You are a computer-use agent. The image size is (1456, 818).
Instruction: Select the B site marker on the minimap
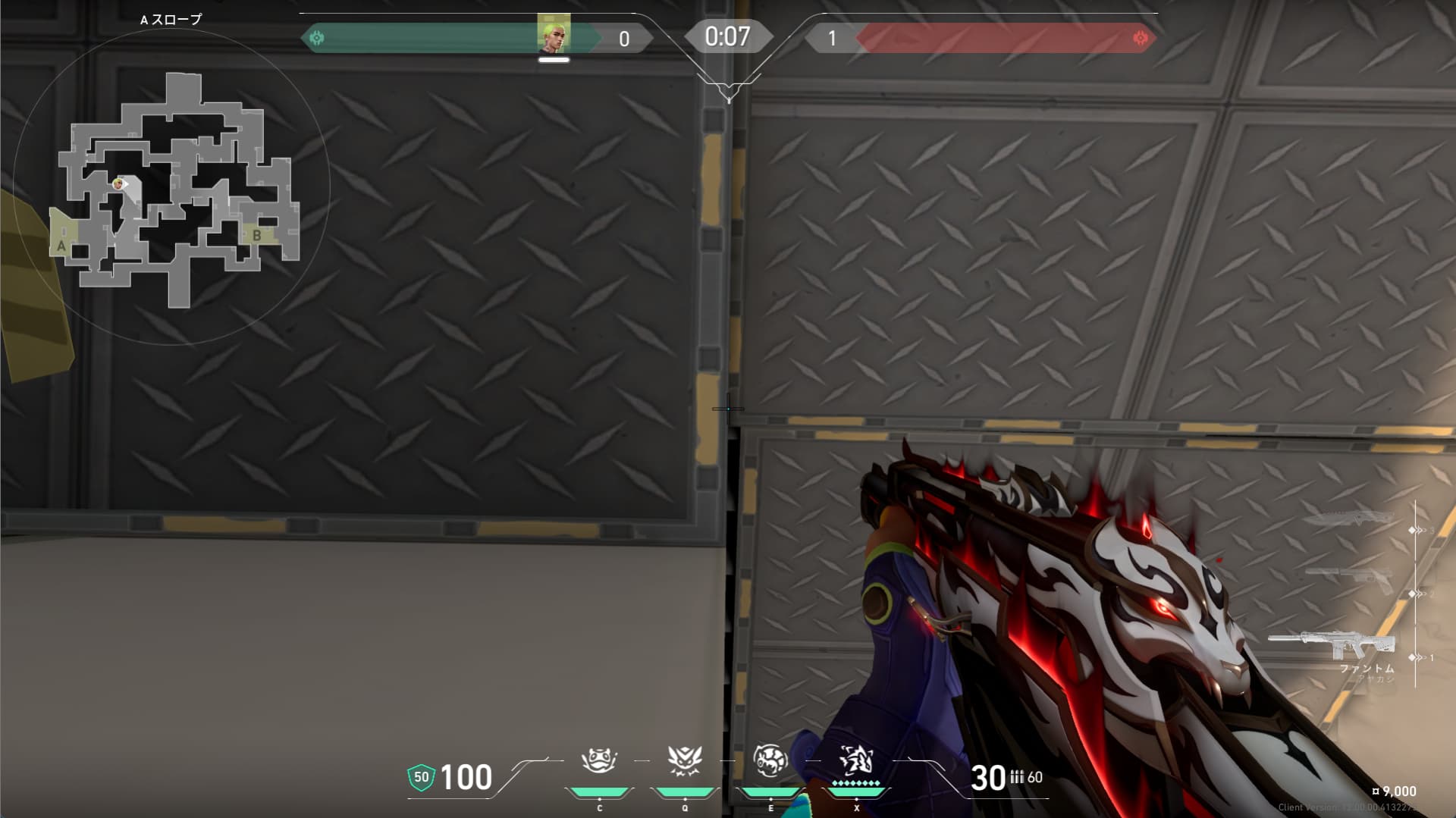[257, 235]
